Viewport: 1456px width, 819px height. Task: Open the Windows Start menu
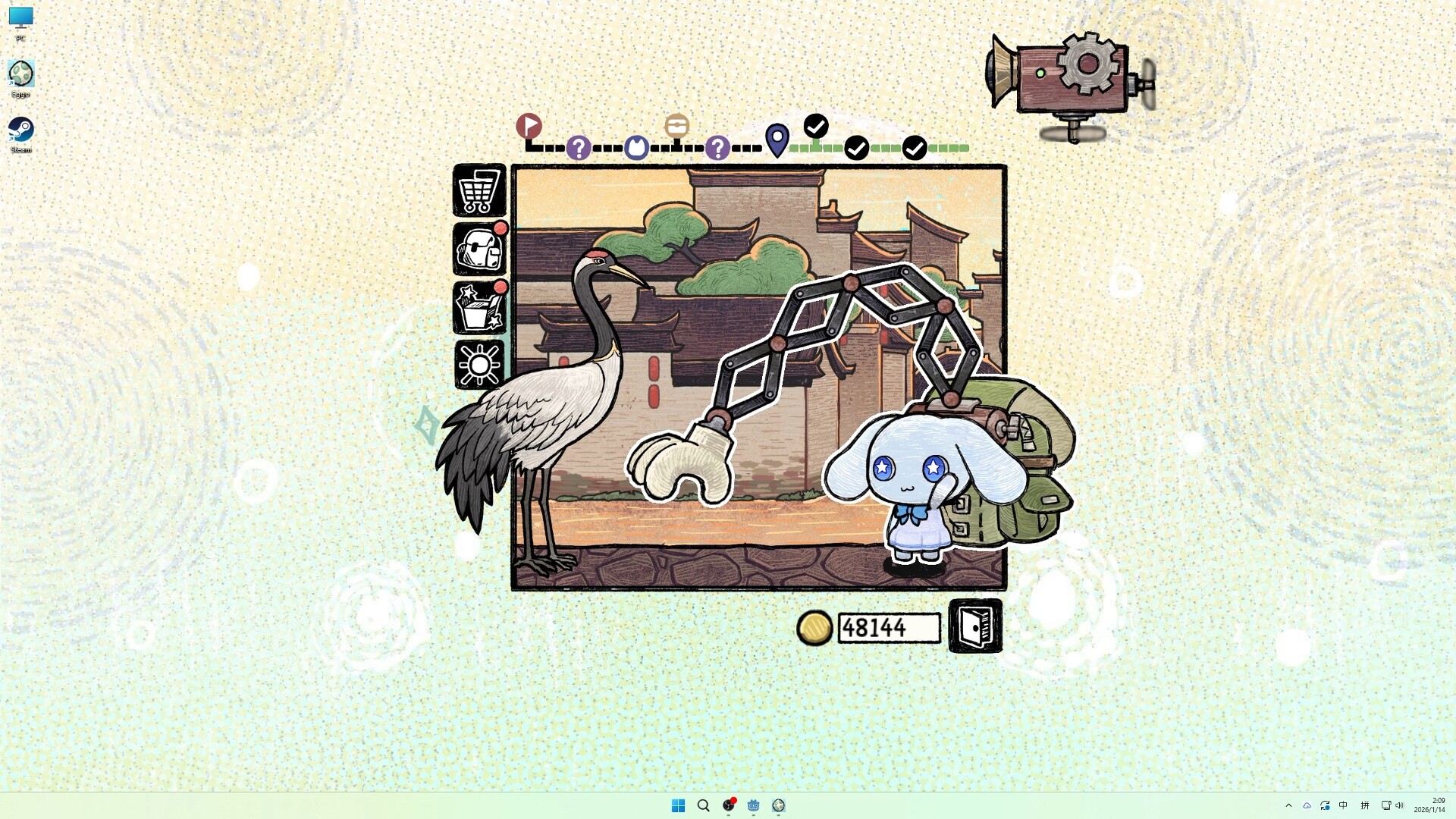(677, 805)
